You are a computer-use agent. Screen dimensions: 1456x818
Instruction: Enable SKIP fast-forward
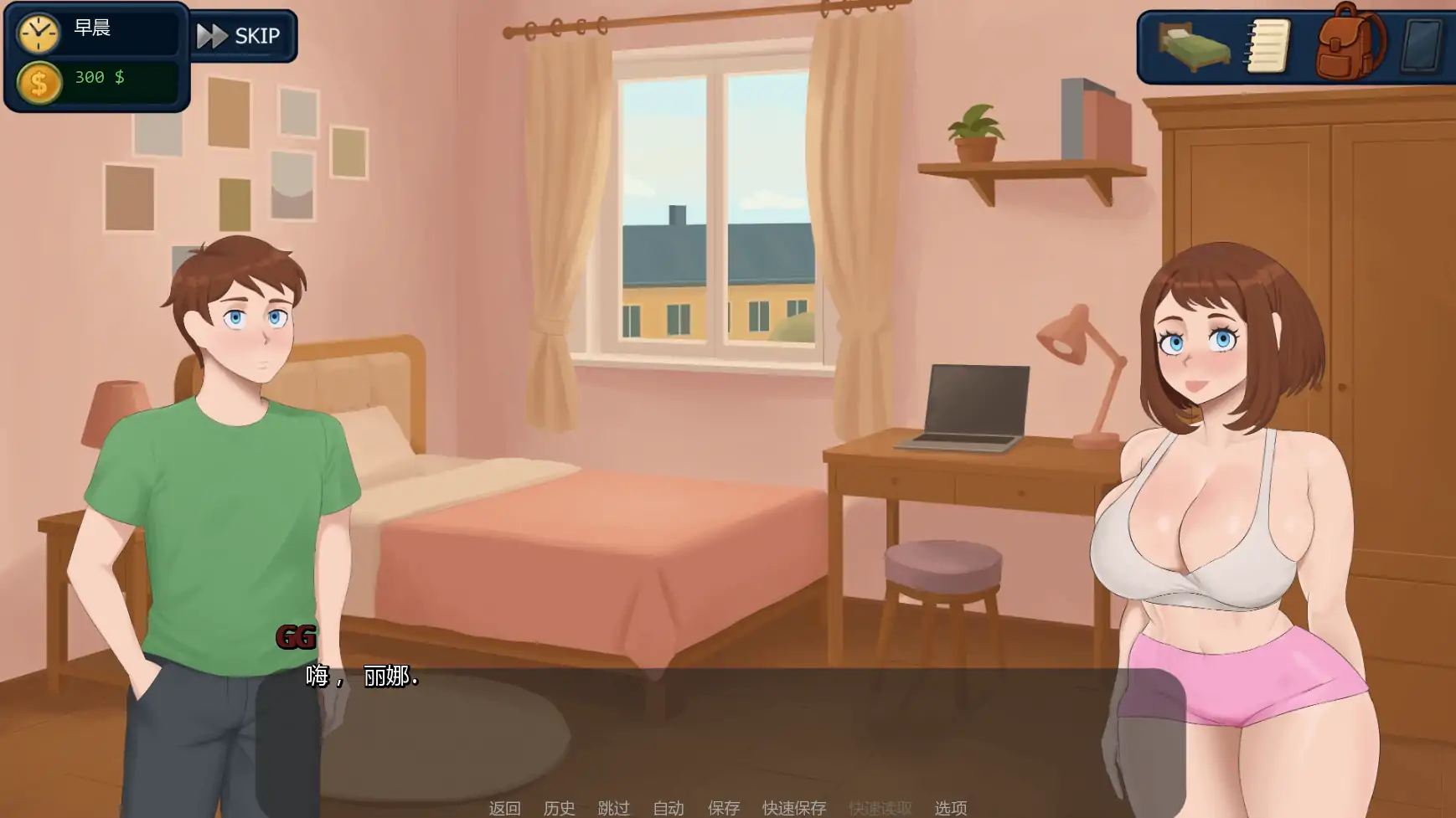tap(244, 35)
